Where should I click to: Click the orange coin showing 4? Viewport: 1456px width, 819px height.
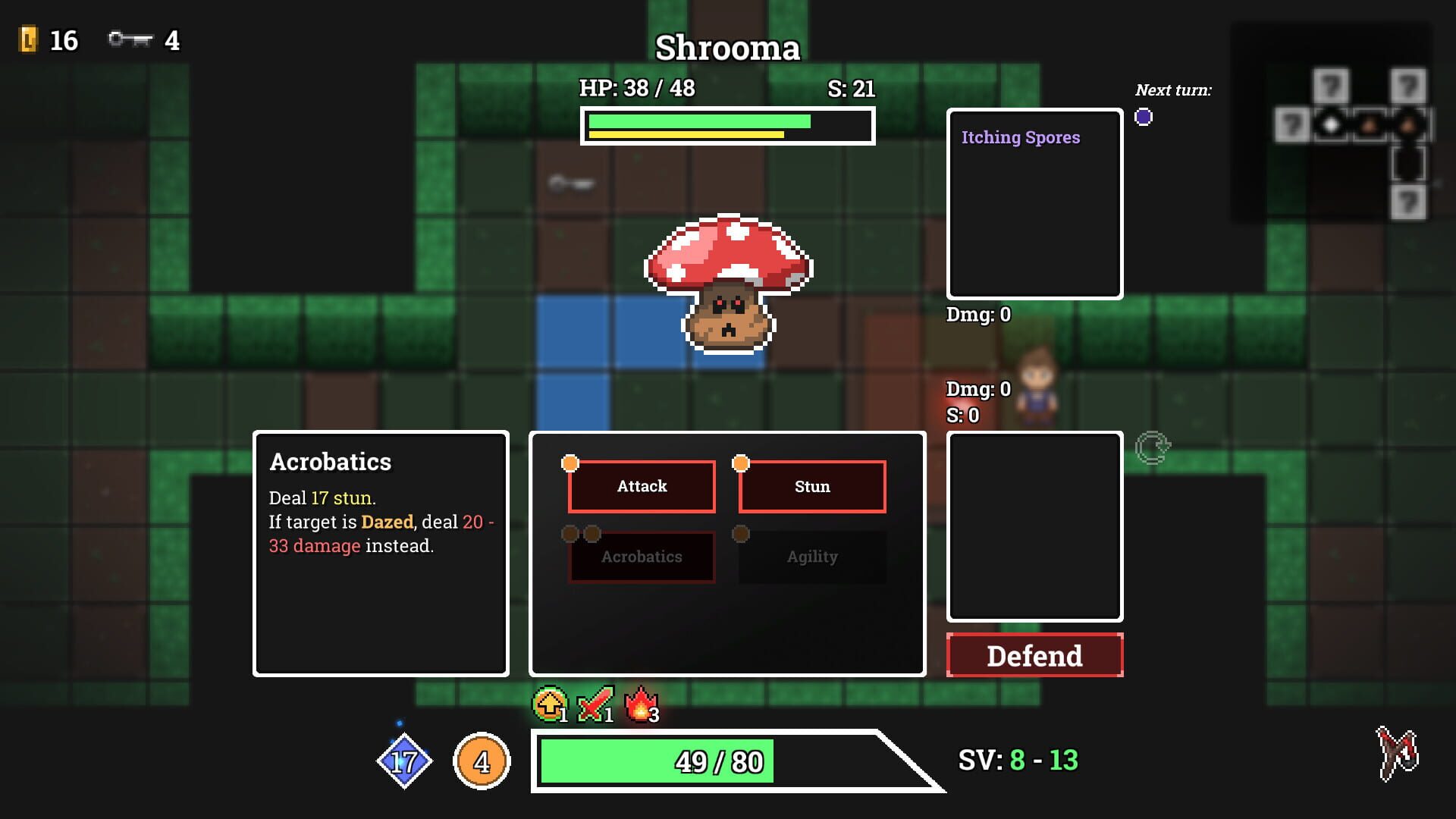point(482,761)
